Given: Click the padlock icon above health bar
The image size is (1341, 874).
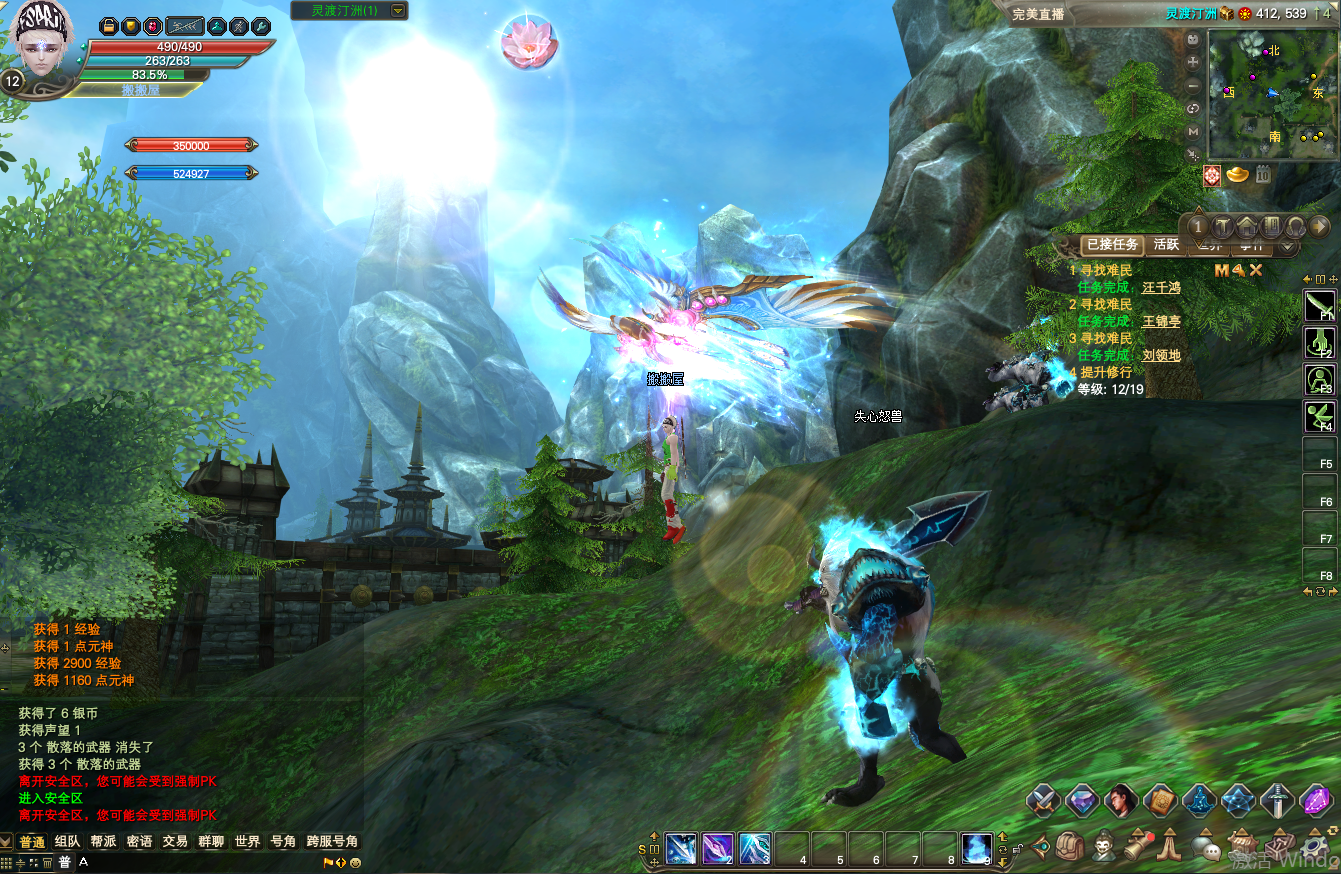Looking at the screenshot, I should pos(109,26).
